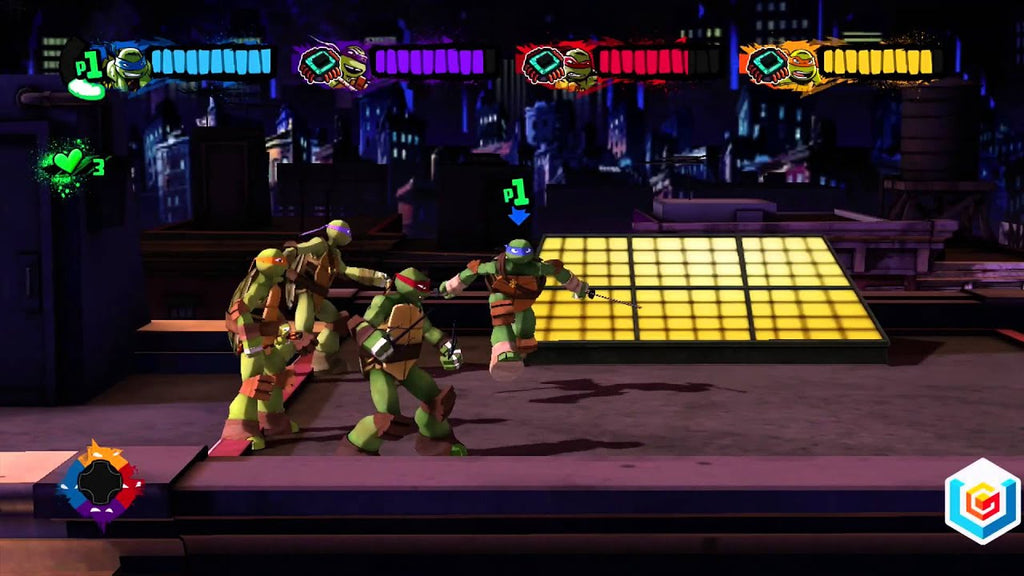Select Leonardo's blue-masked player portrait
1024x576 pixels.
tap(130, 67)
